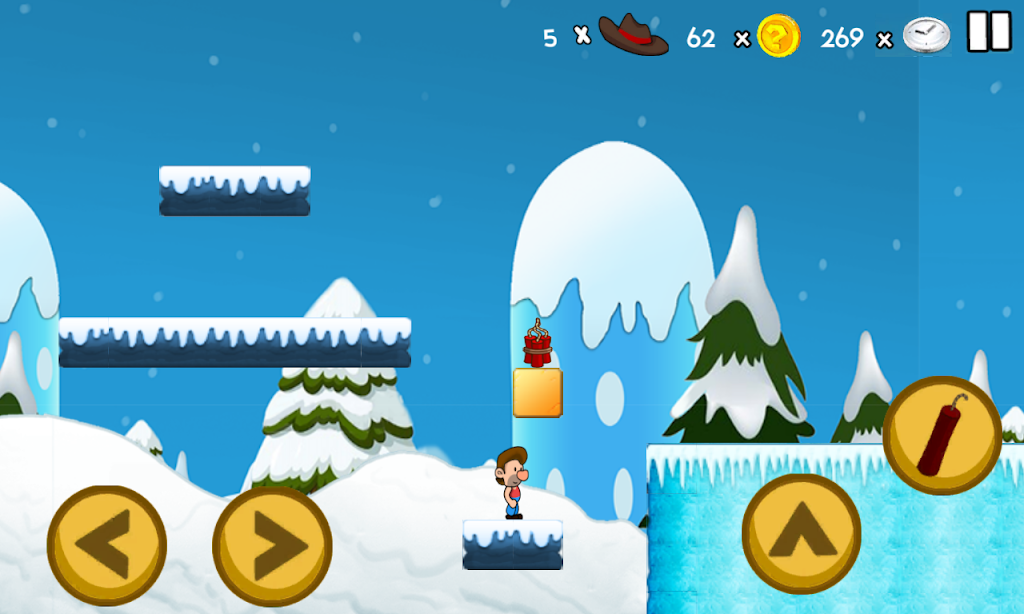Tap the right arrow move button
Screen dimensions: 1024x614
[x=272, y=545]
